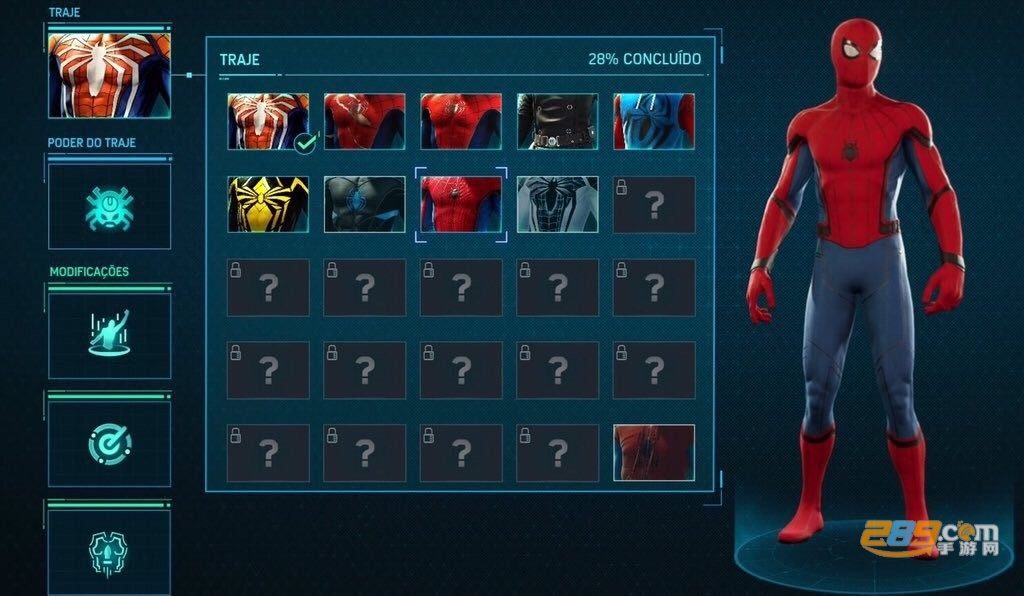Open the circular target modification slot
This screenshot has height=596, width=1024.
109,443
